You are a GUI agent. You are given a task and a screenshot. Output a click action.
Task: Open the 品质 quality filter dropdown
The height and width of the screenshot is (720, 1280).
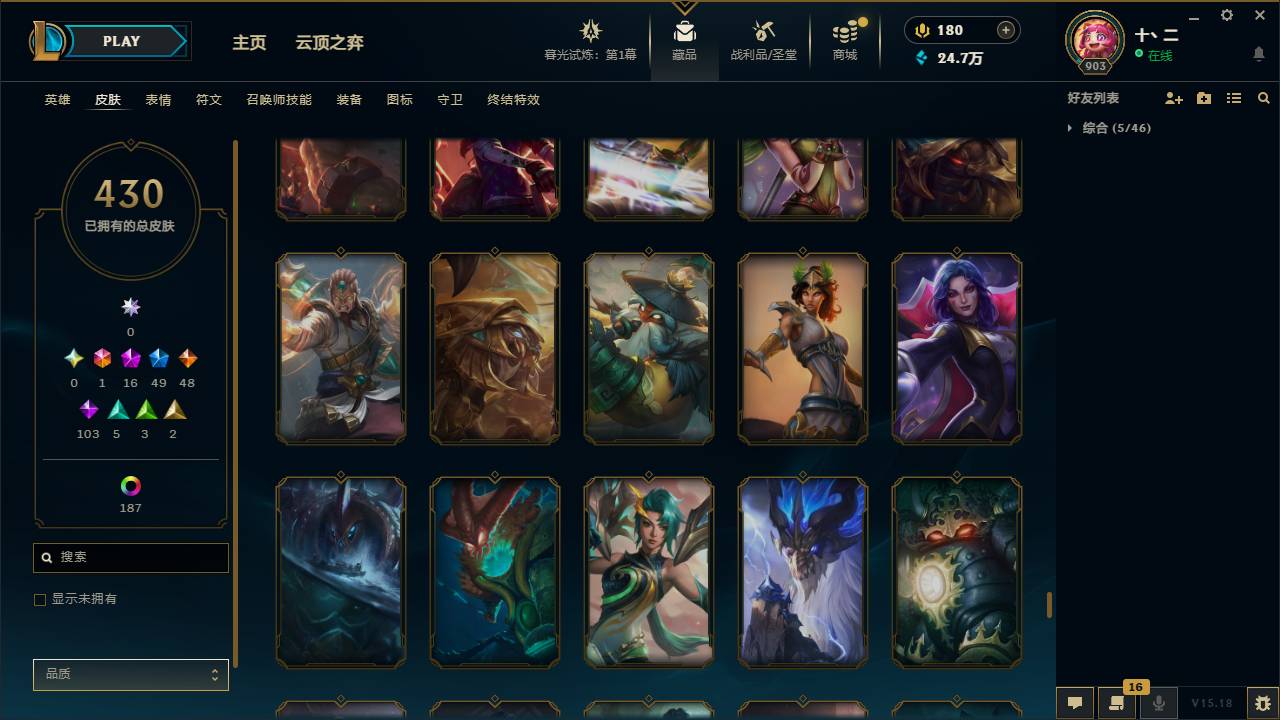(130, 674)
